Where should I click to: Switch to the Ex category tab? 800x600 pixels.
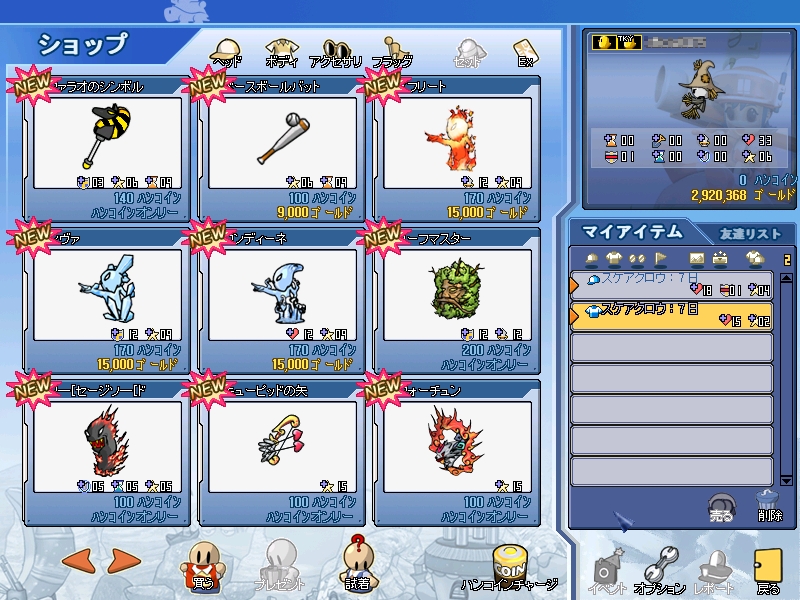click(525, 51)
